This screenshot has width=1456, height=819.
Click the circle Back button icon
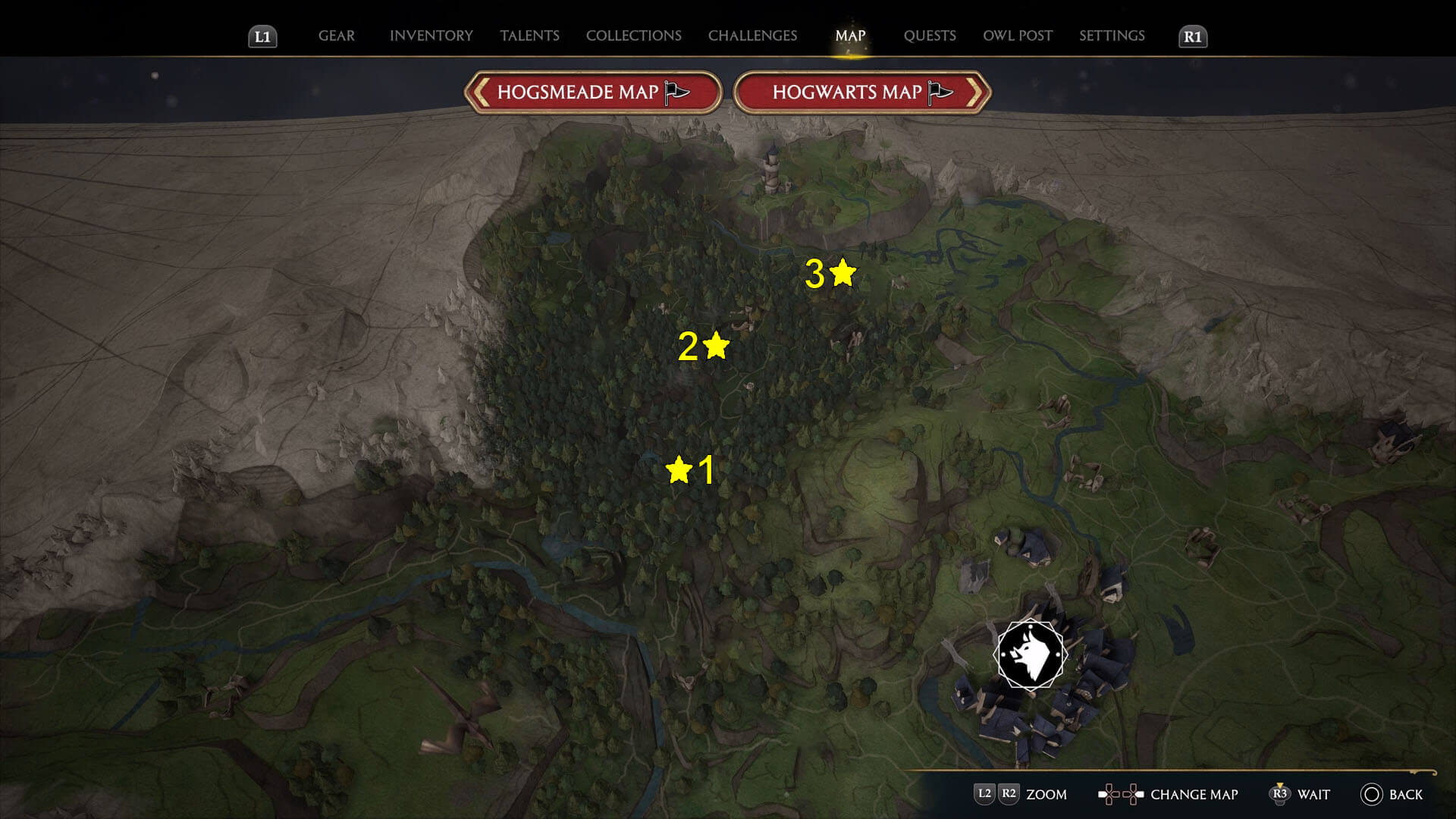tap(1371, 795)
